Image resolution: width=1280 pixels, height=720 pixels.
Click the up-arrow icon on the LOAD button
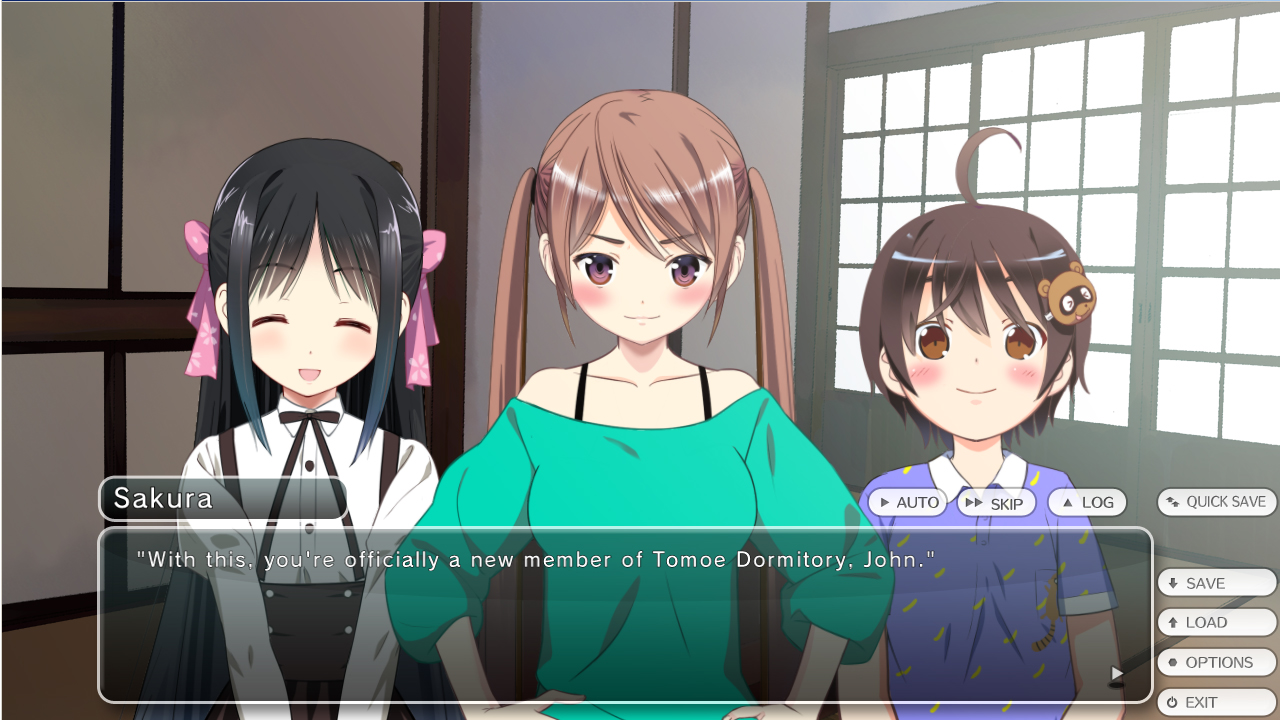click(1173, 622)
